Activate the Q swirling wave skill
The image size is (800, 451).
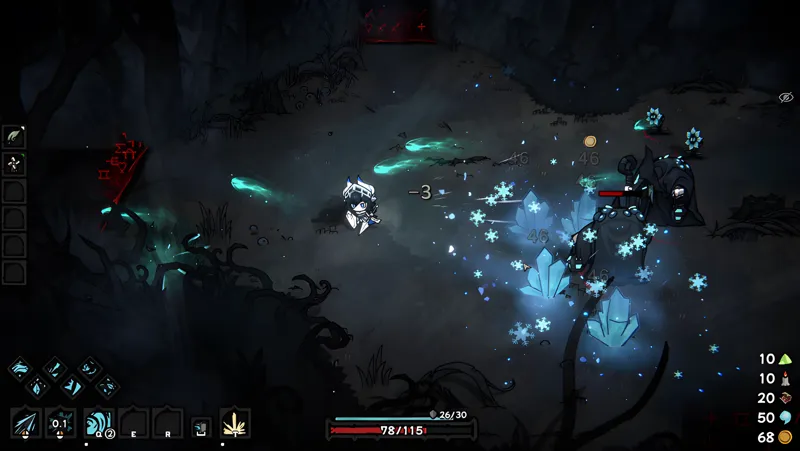98,423
